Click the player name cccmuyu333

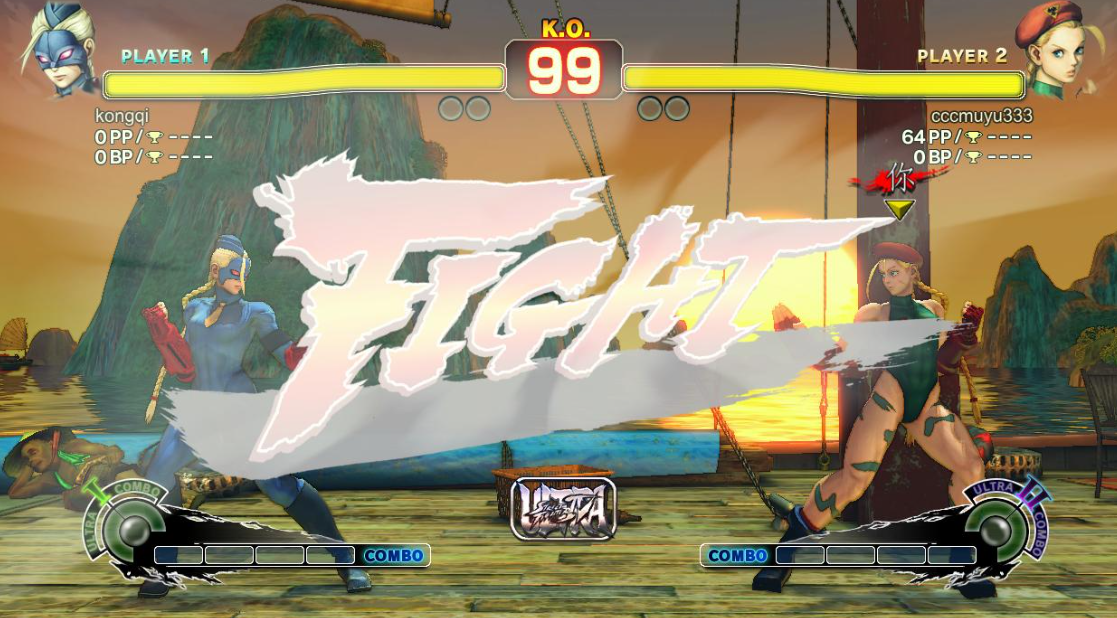click(x=981, y=116)
